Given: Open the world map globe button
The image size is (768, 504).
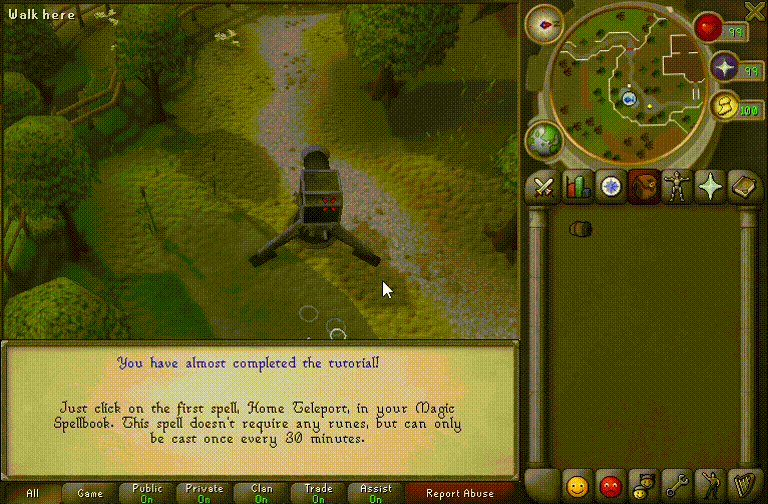Looking at the screenshot, I should coord(543,139).
